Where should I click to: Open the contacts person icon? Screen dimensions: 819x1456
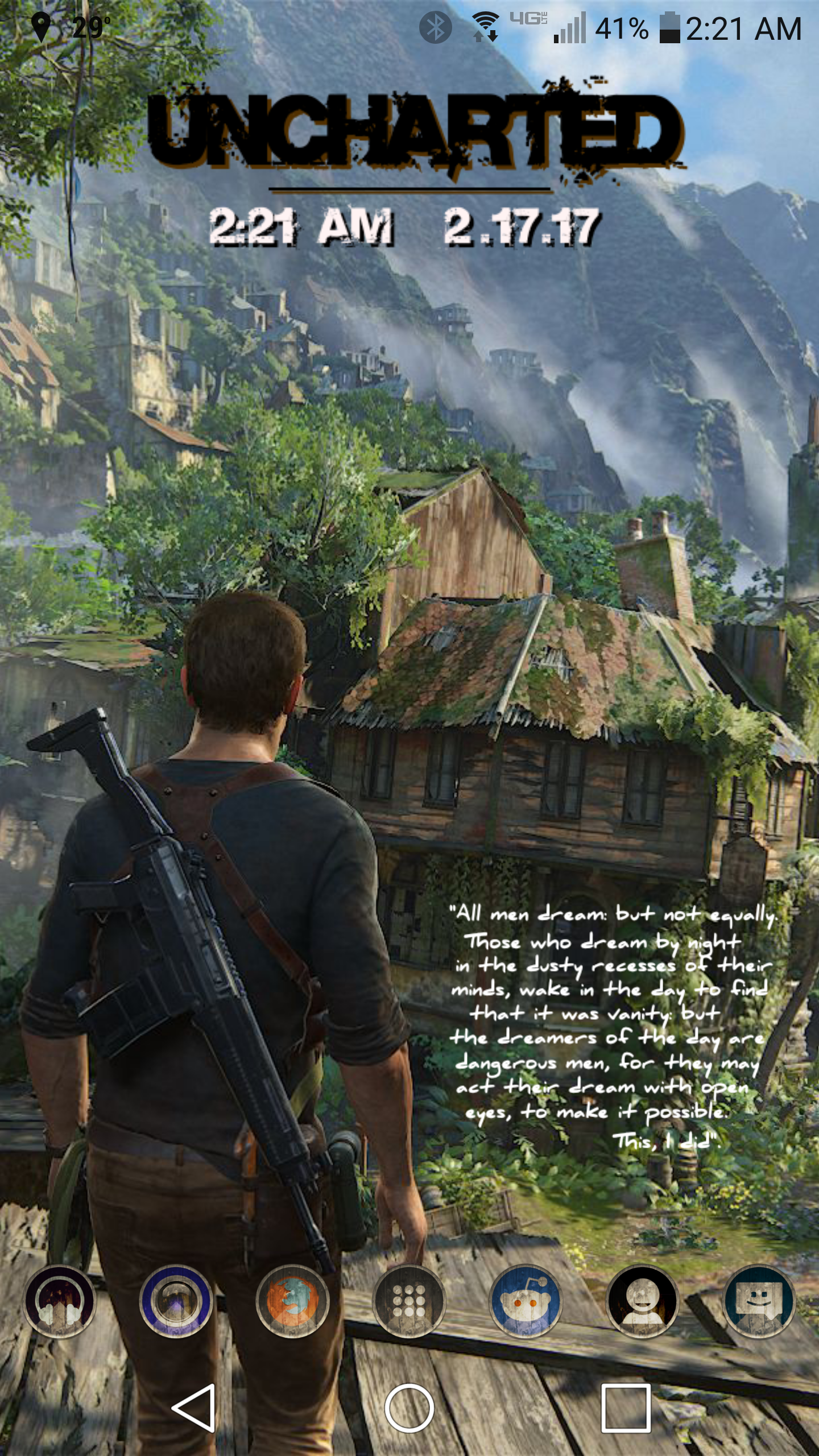(x=642, y=1301)
